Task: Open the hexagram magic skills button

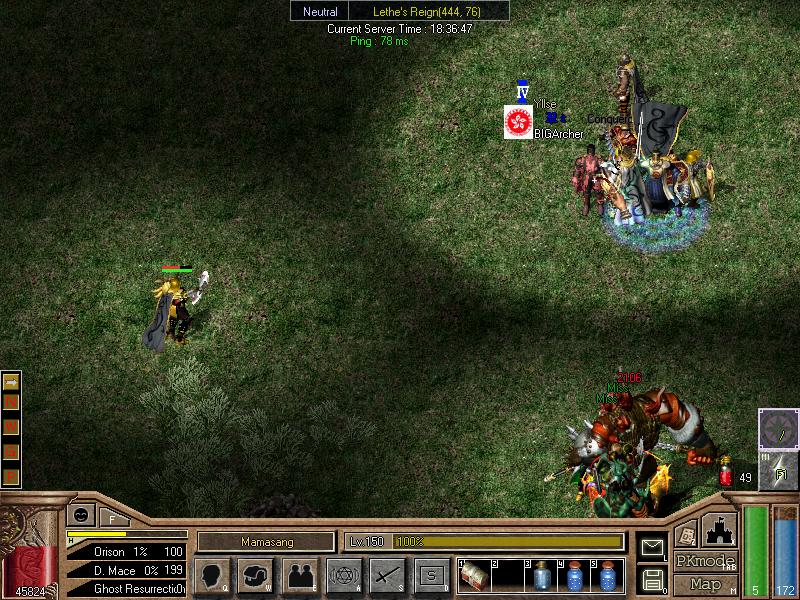Action: pos(344,576)
